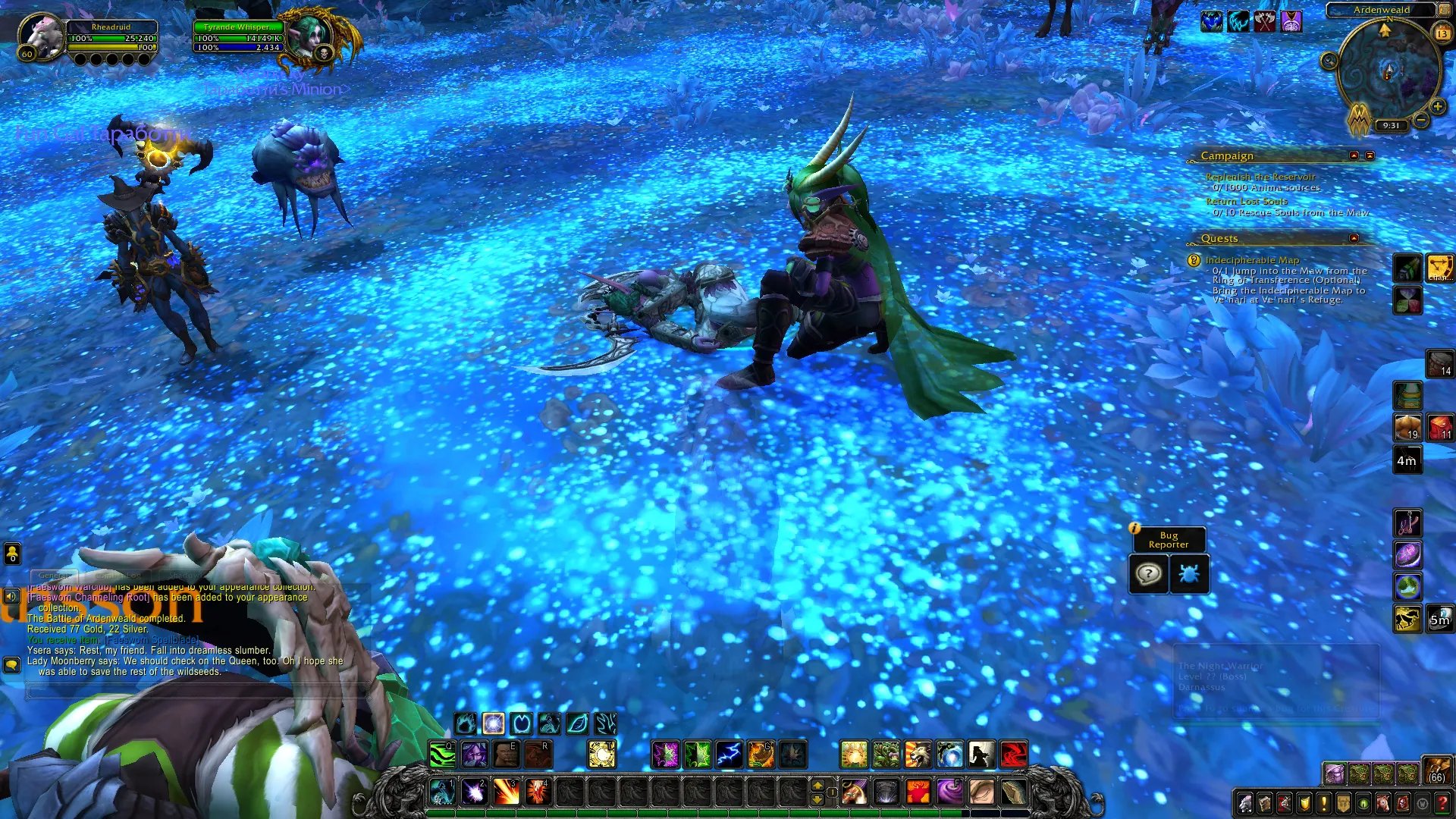
Task: Activate the yellow horse mount button
Action: 1407,620
